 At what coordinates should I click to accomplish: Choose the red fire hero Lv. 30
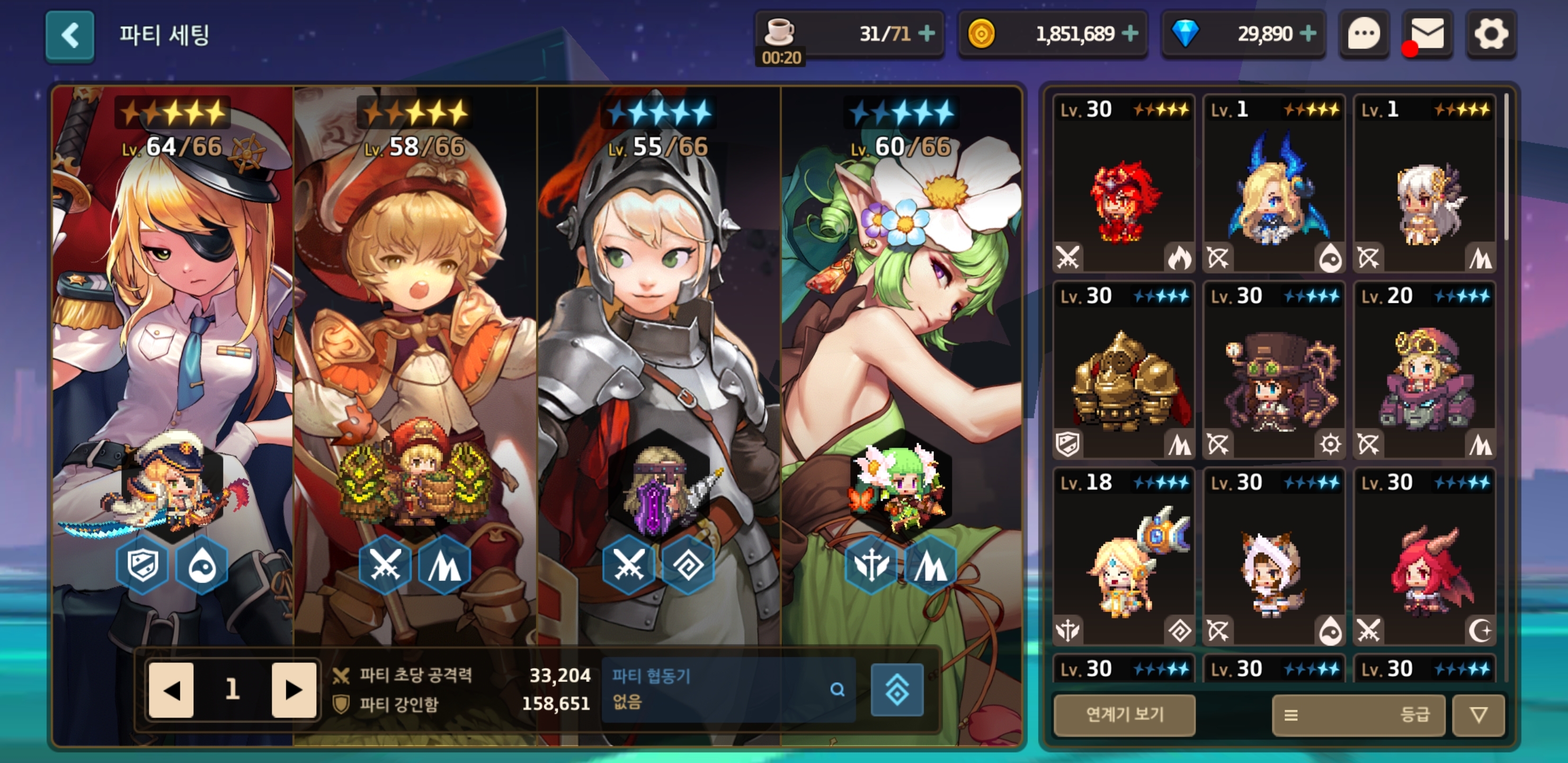click(x=1124, y=183)
